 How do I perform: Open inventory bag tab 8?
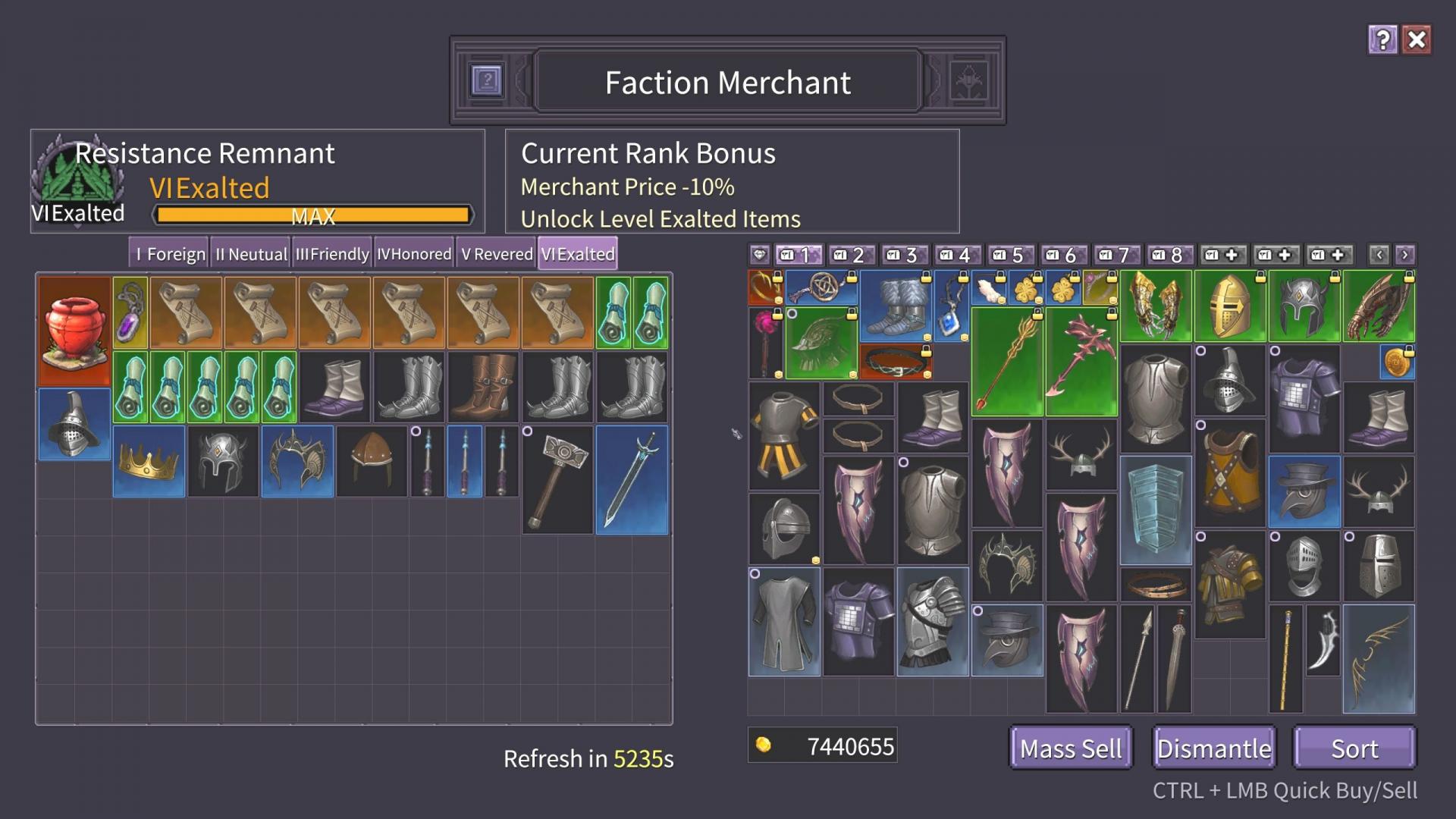coord(1168,255)
